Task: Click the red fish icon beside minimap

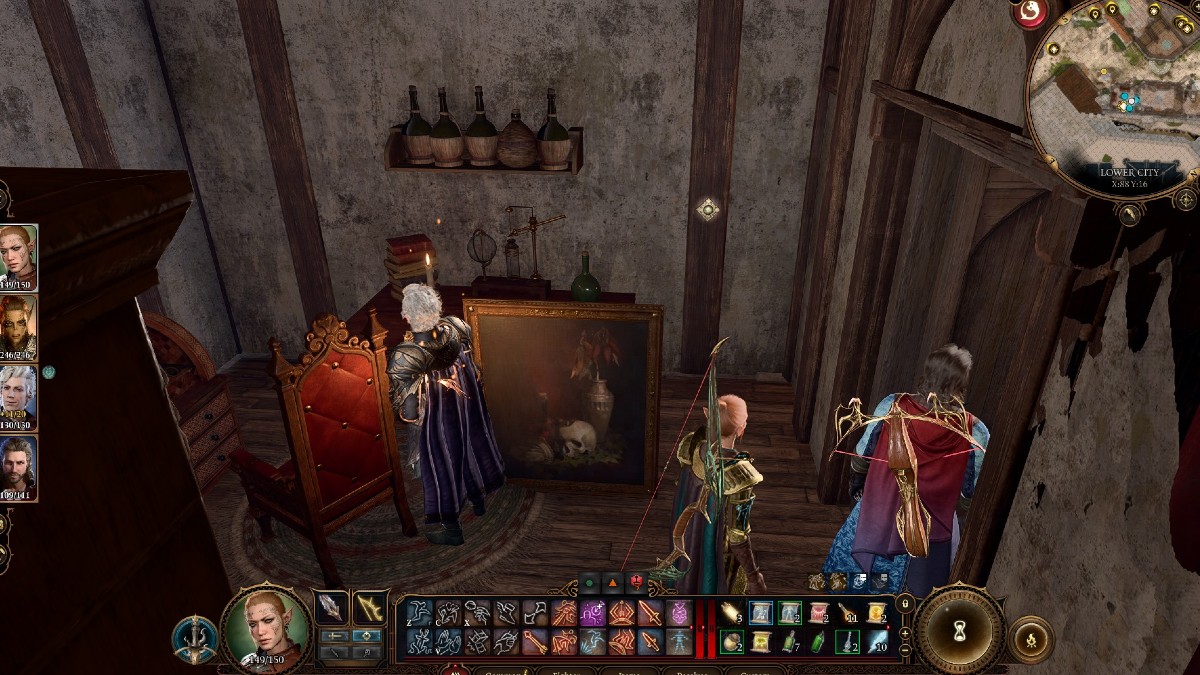Action: pos(1028,13)
